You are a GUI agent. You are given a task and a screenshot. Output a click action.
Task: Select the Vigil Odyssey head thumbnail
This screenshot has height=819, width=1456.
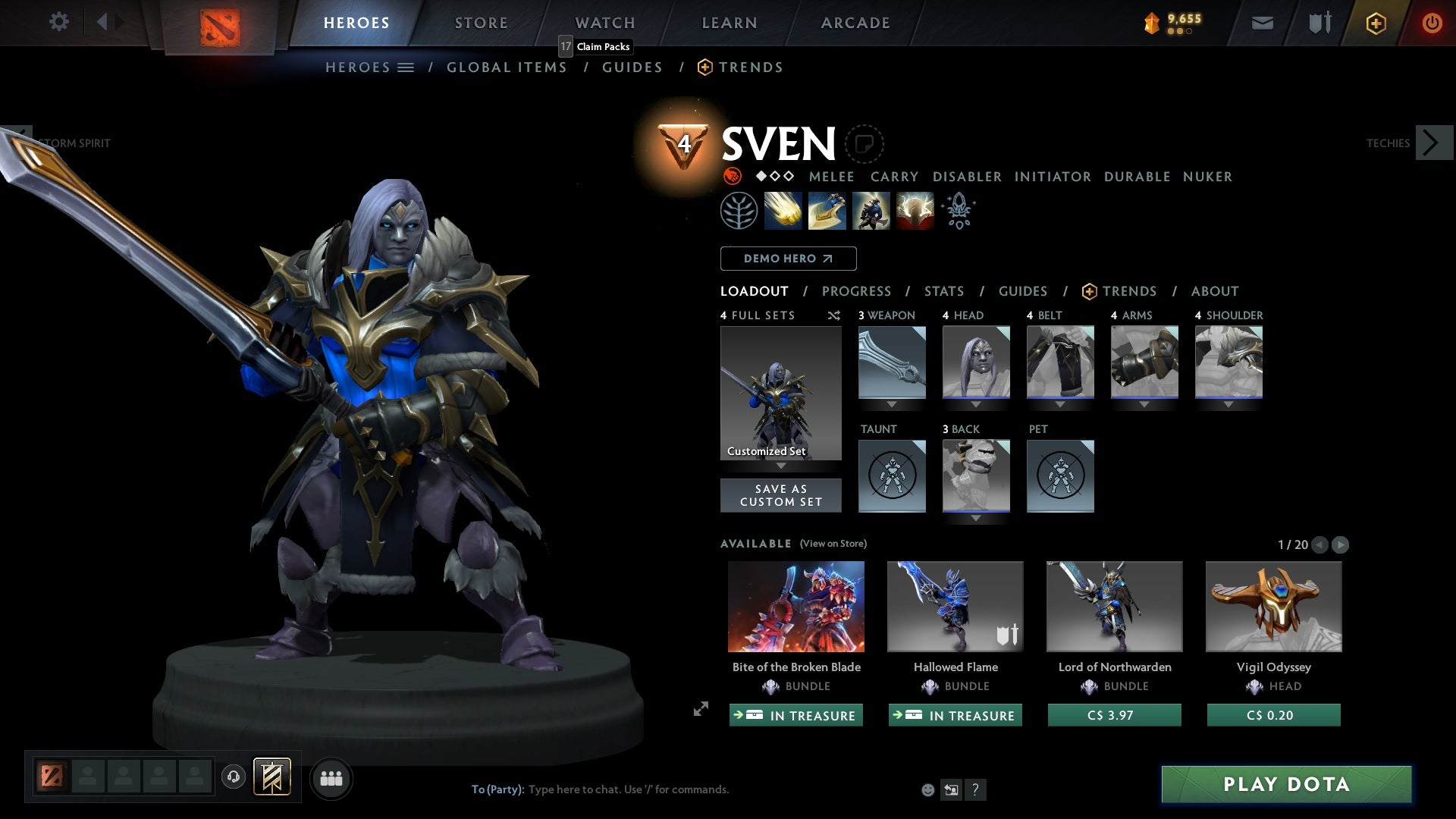[1272, 606]
